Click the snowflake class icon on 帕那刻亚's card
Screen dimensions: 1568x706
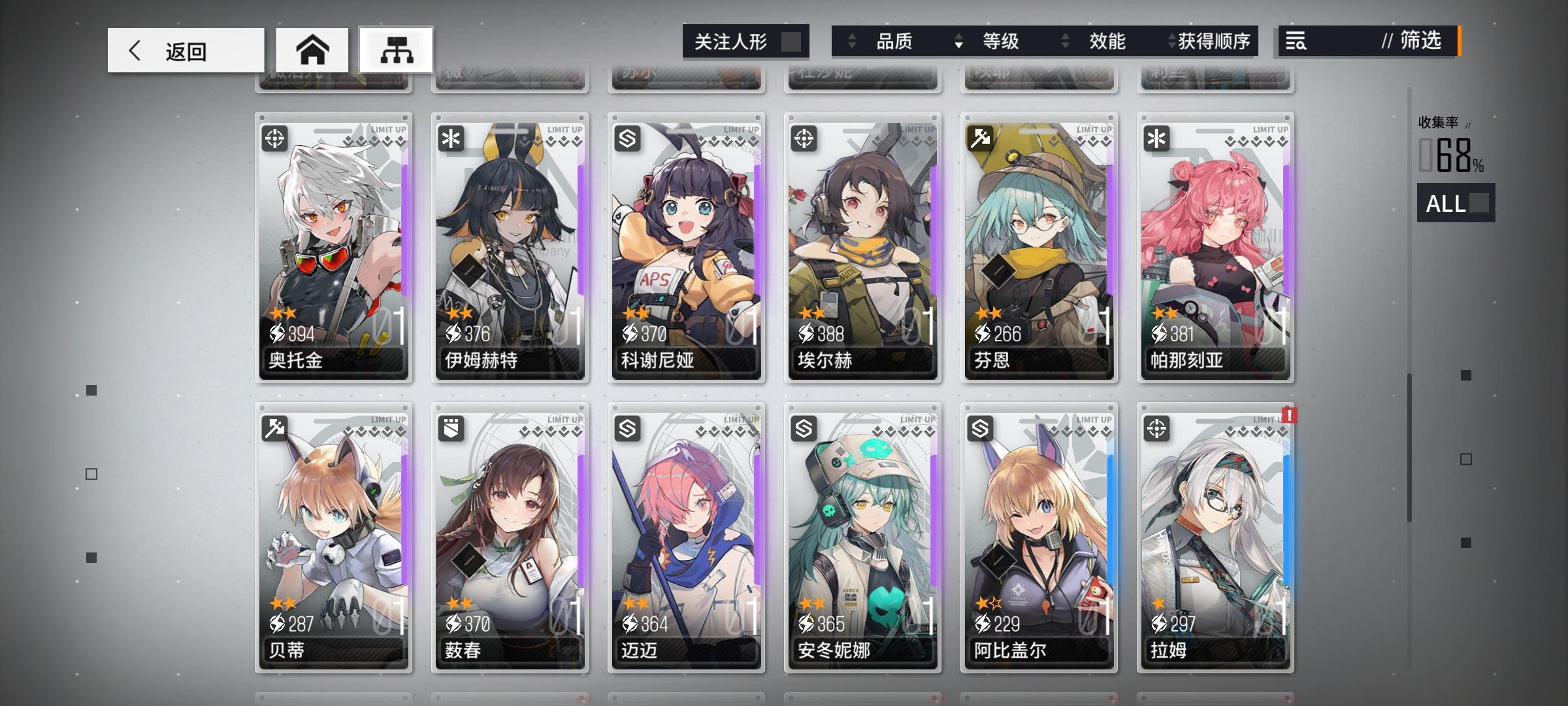coord(1158,138)
